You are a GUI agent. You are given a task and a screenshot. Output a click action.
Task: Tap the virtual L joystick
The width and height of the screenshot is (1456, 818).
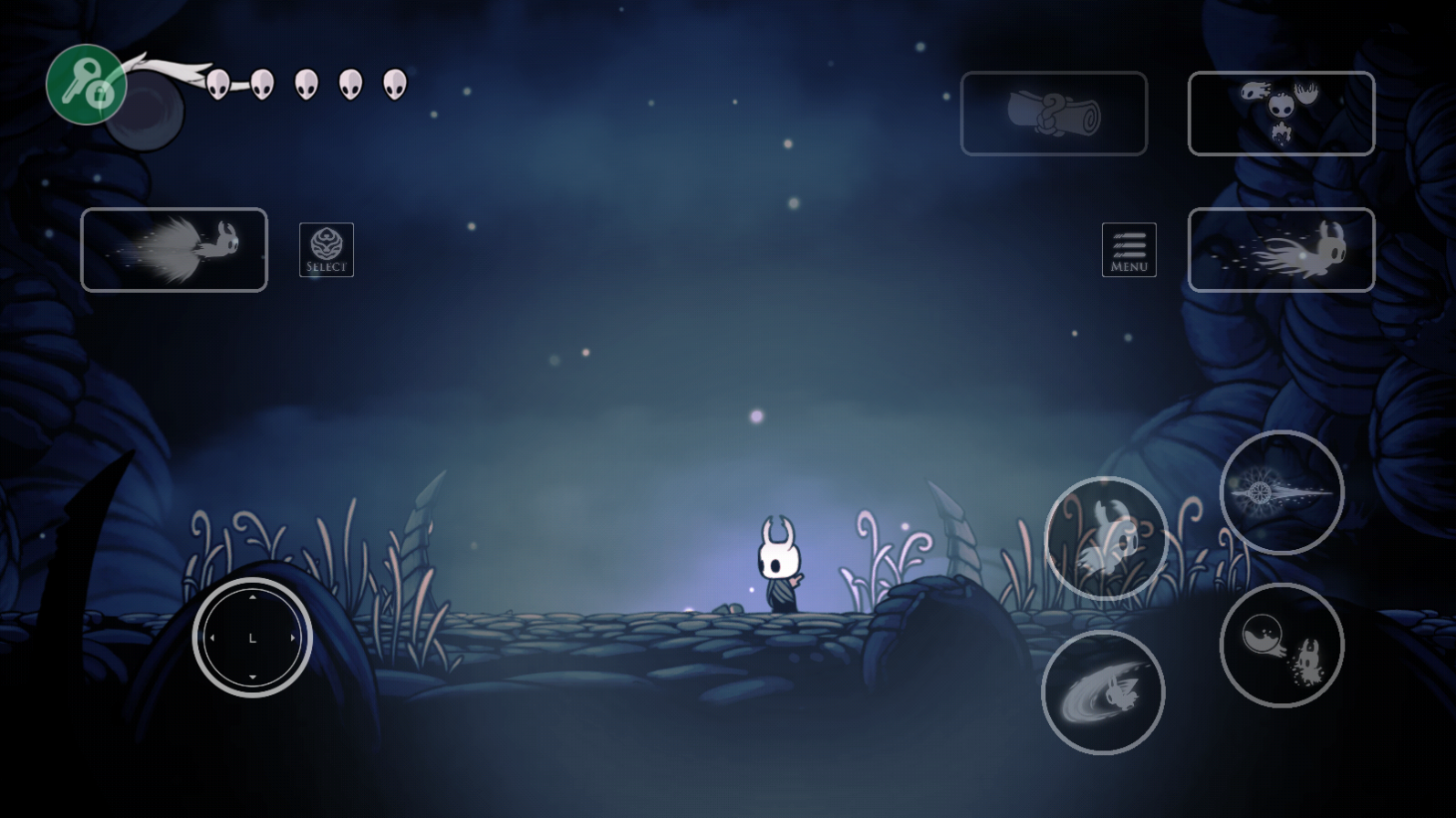point(253,637)
